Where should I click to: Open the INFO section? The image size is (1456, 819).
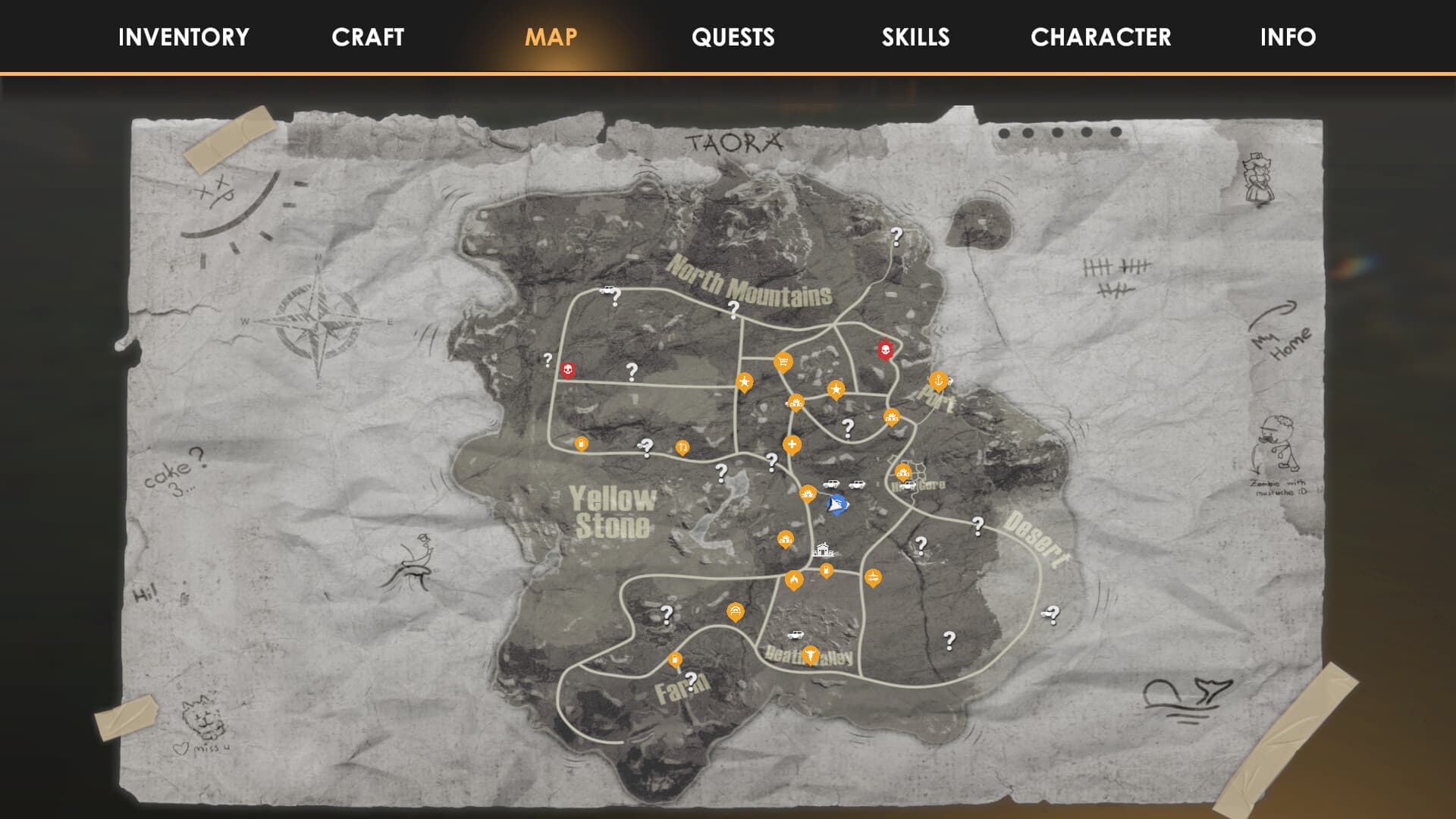pyautogui.click(x=1287, y=37)
